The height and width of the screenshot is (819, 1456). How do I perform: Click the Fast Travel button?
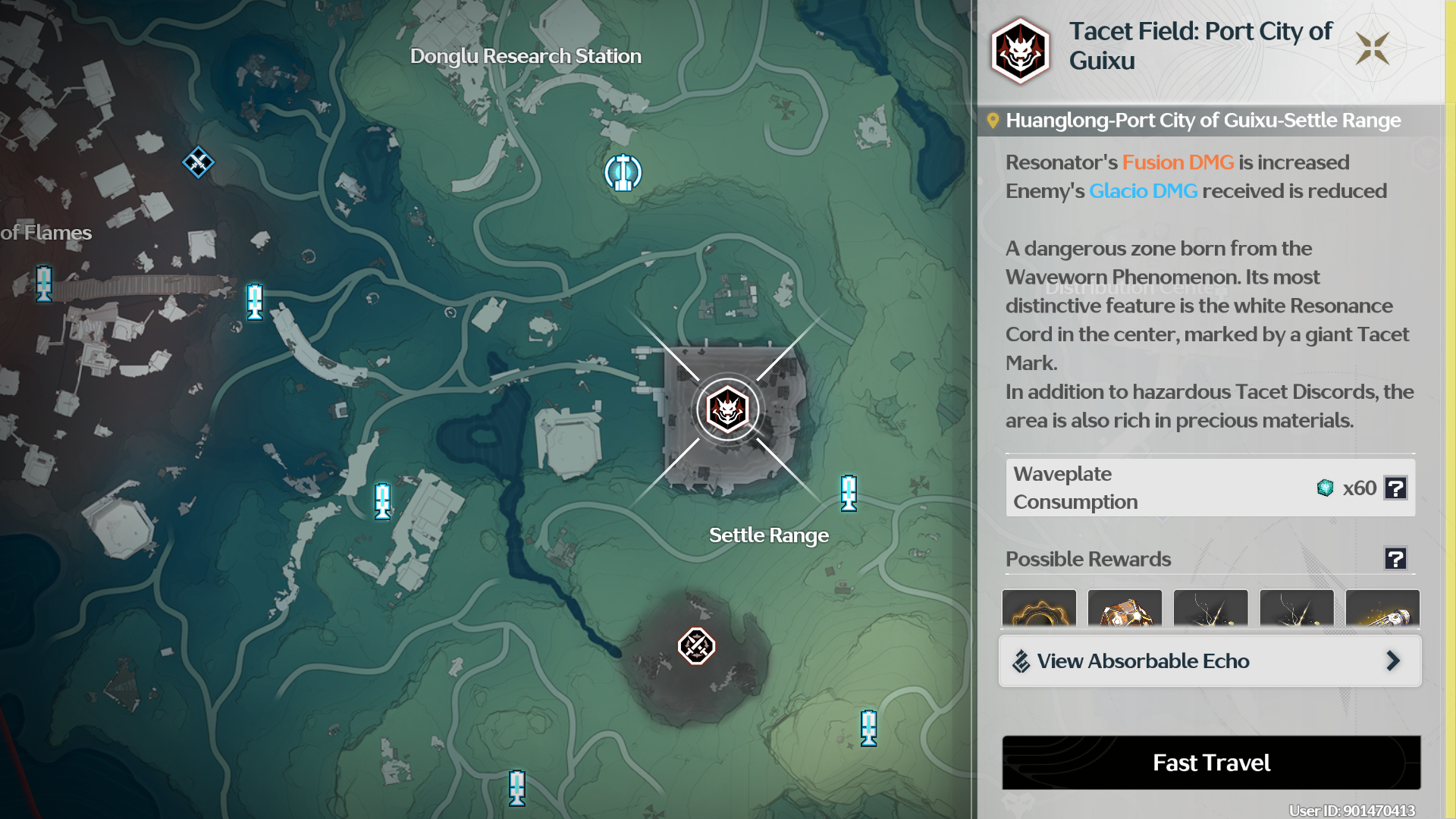(x=1211, y=762)
